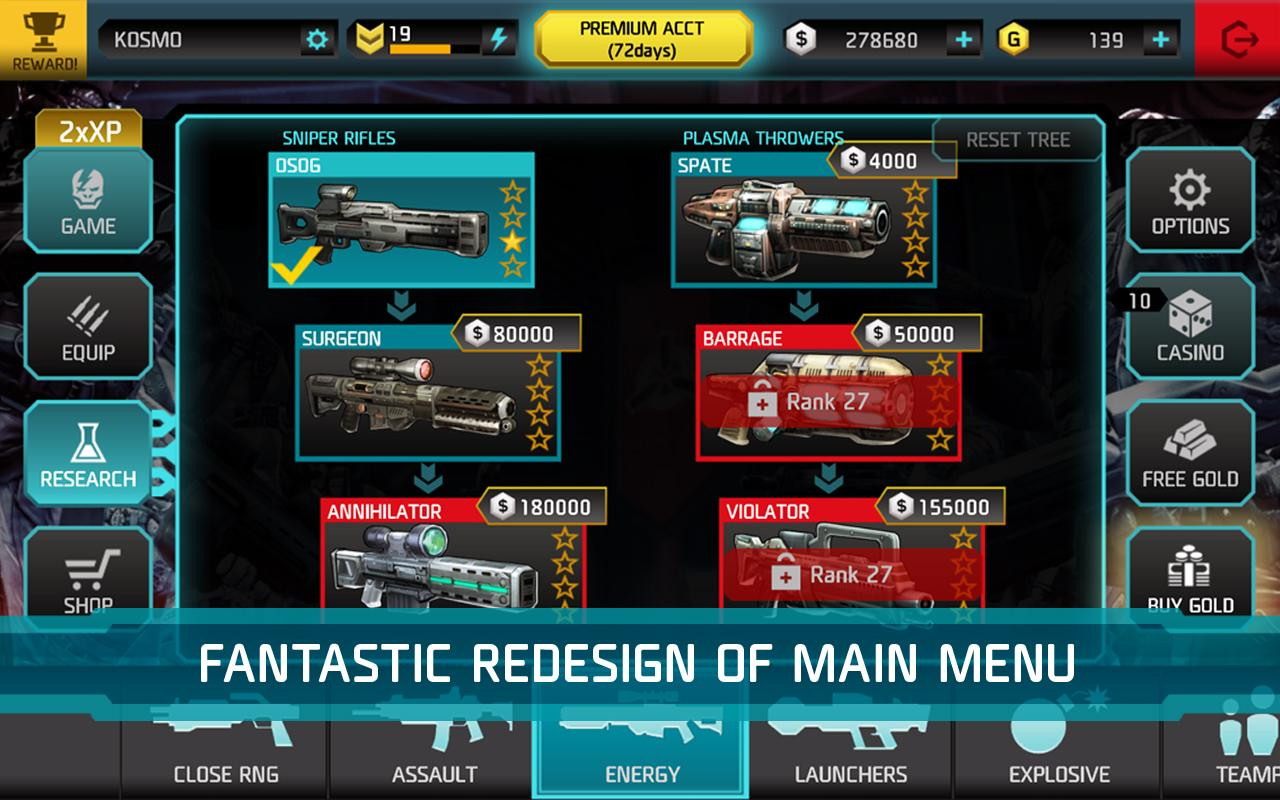1280x800 pixels.
Task: Open the SHOP cart icon
Action: (x=88, y=570)
